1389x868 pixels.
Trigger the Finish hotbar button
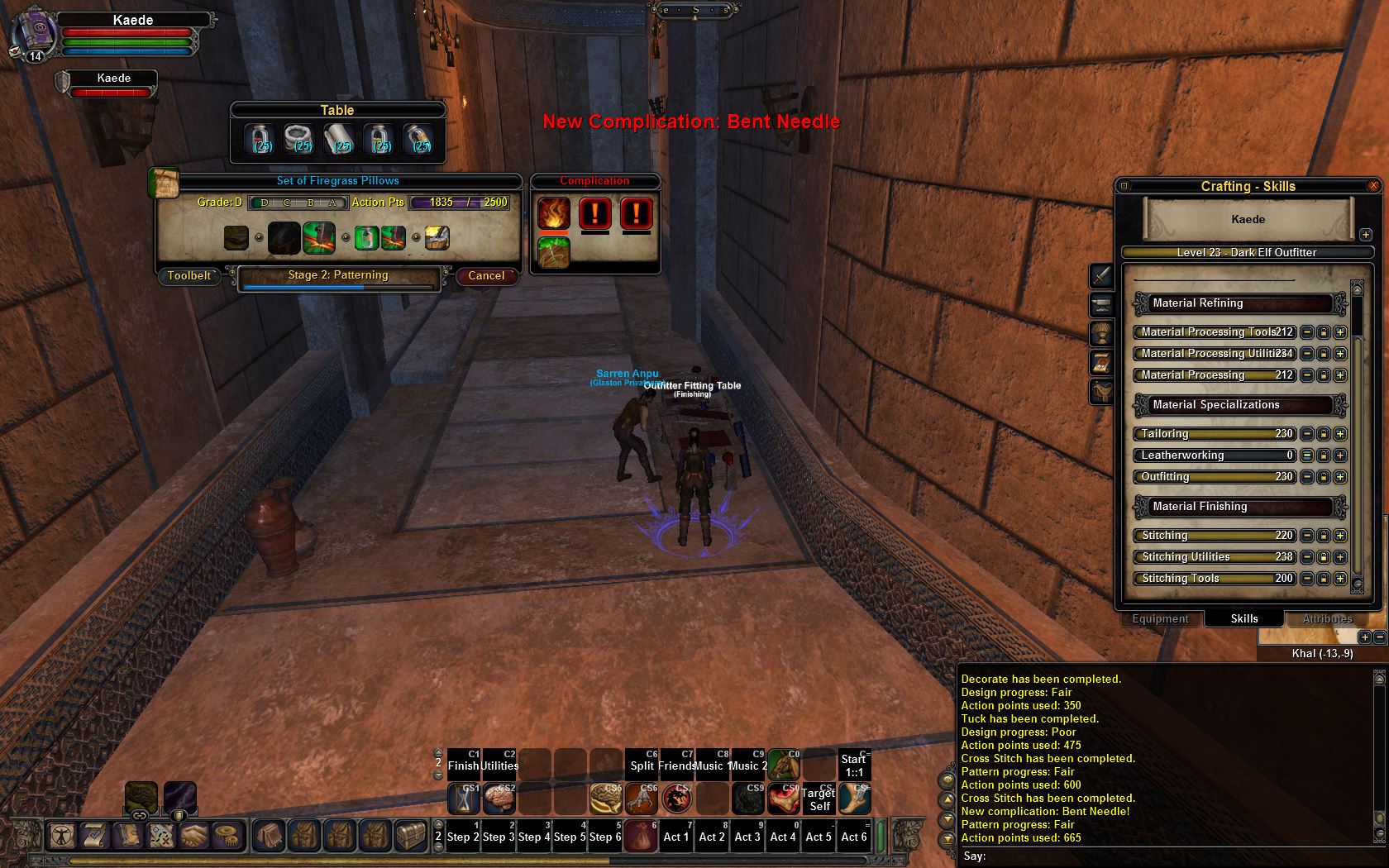[x=464, y=765]
